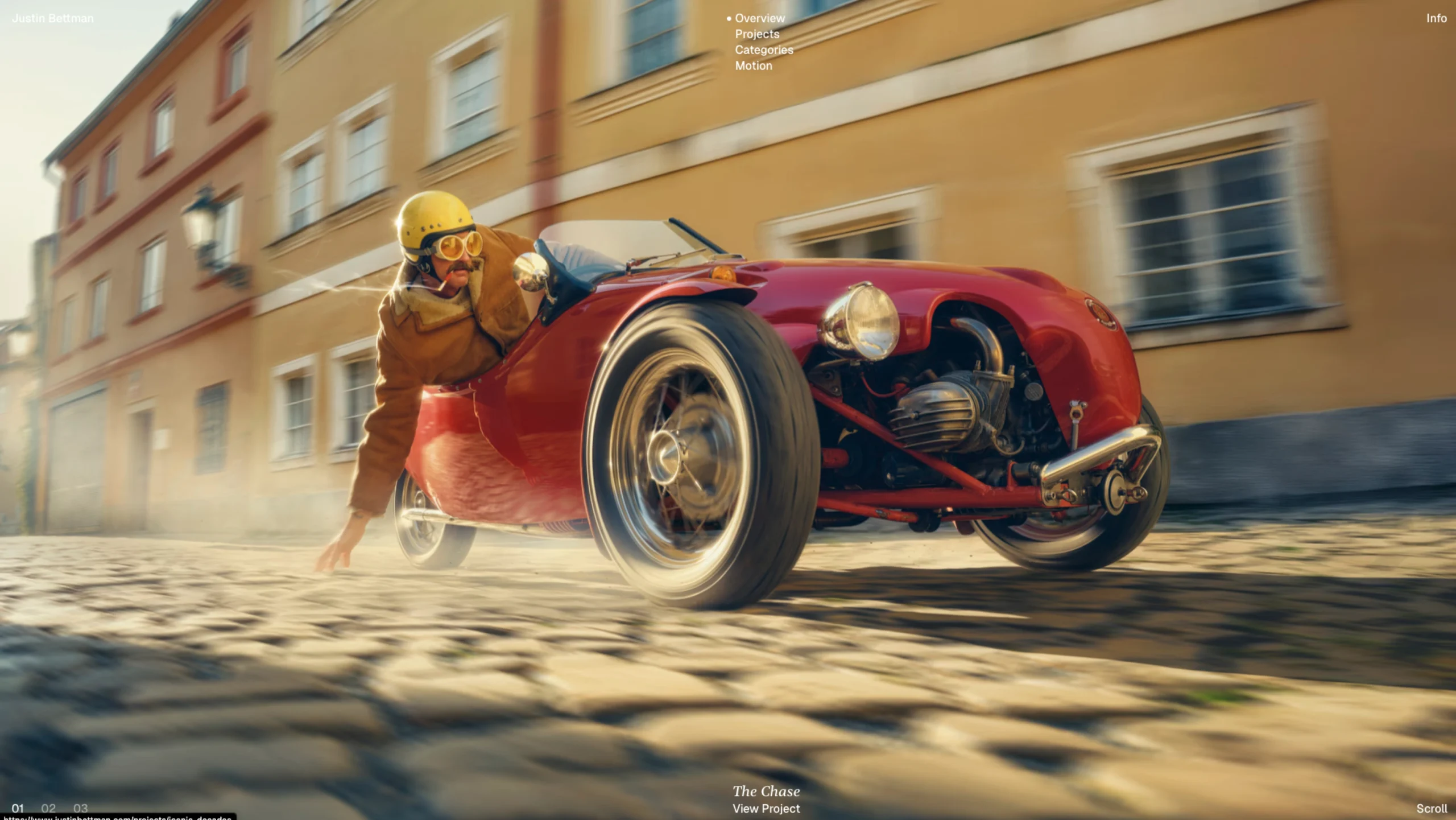Switch to the Motion section
The height and width of the screenshot is (820, 1456).
(753, 66)
